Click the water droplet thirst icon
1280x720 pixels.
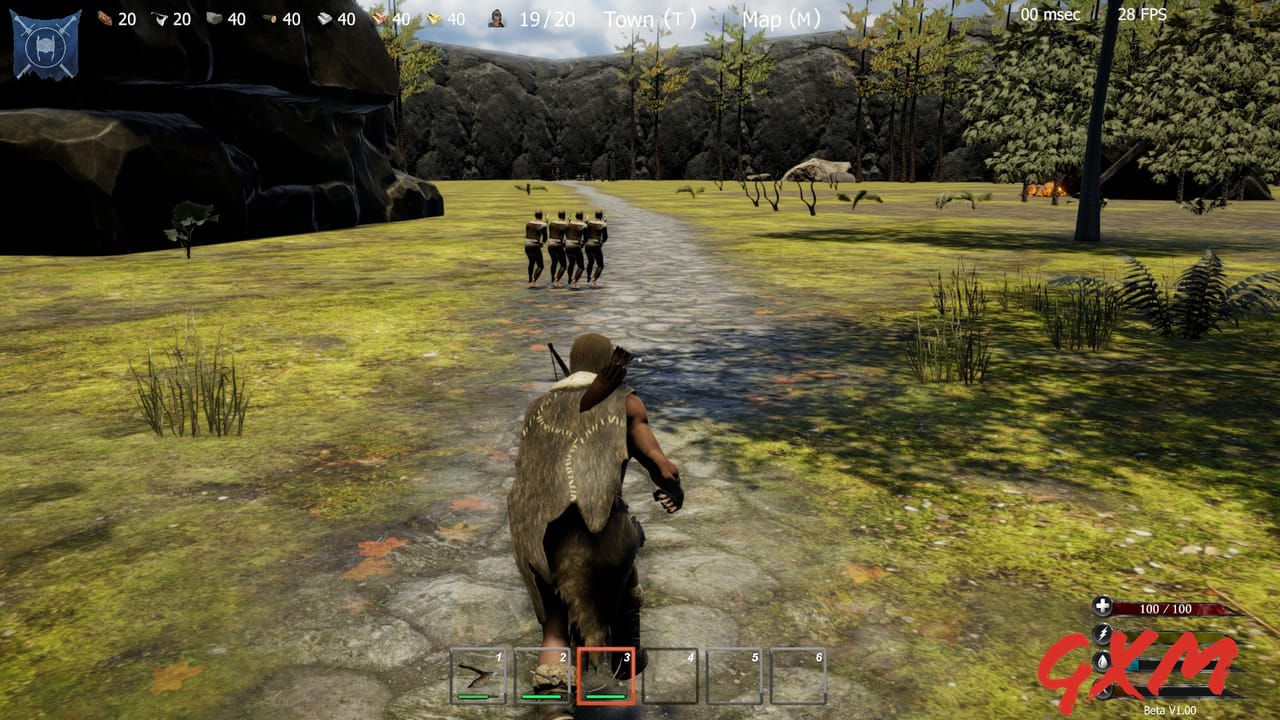[1102, 661]
